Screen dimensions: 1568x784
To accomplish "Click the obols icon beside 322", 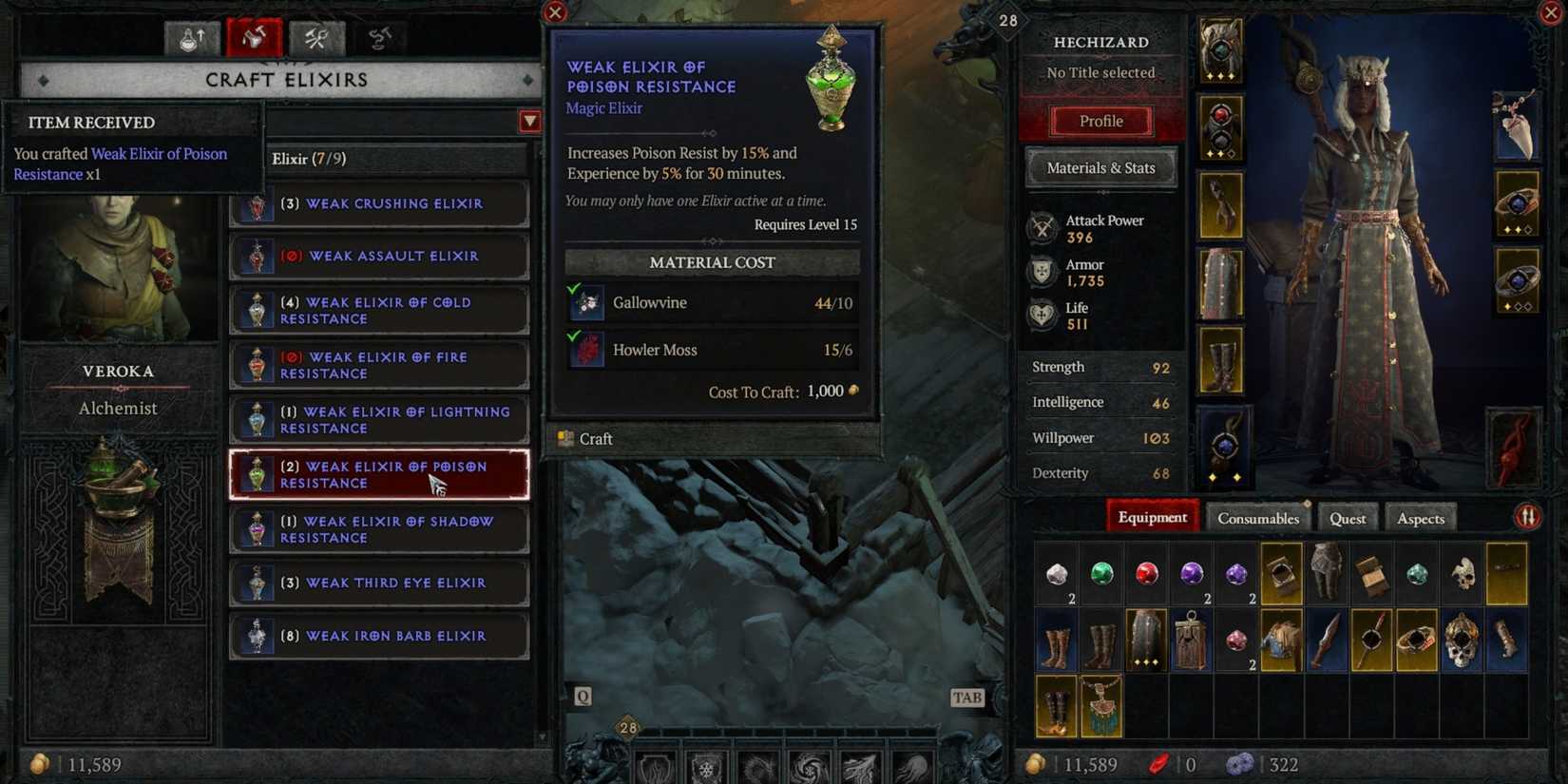I will point(1241,763).
